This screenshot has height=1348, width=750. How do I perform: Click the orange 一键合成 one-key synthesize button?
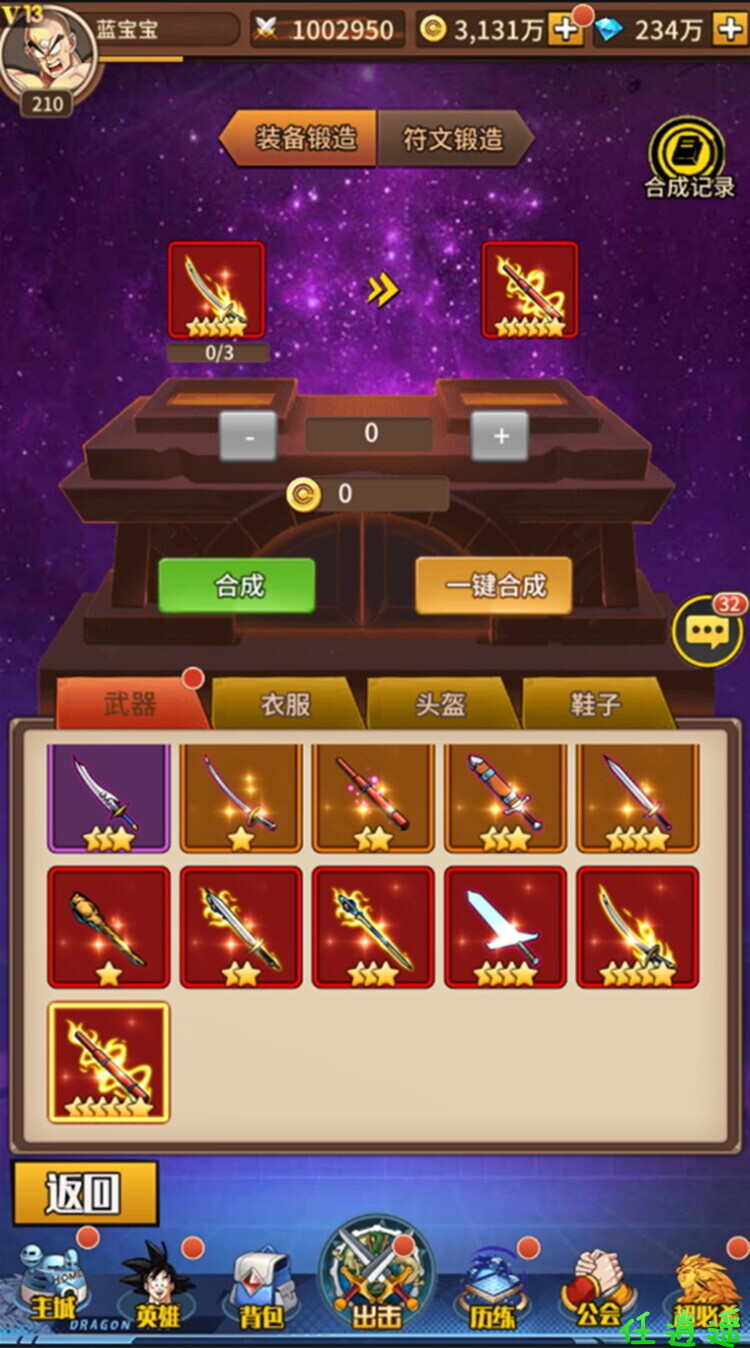494,585
